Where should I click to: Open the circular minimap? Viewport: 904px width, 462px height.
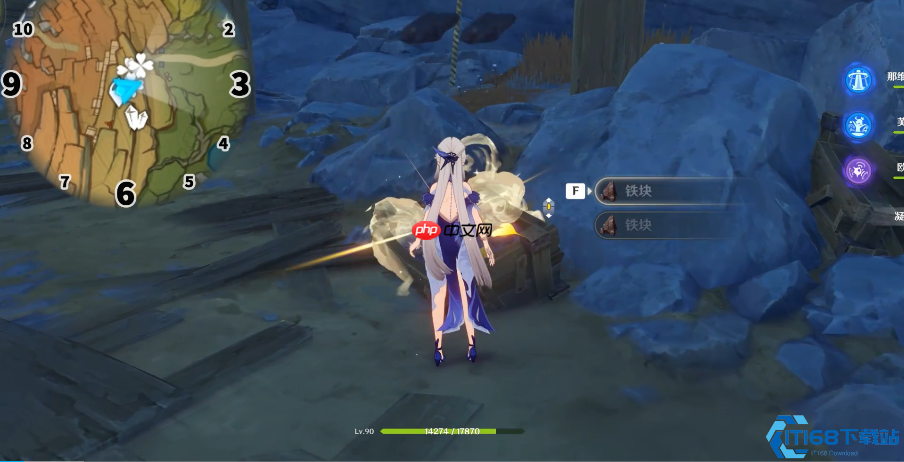[125, 100]
